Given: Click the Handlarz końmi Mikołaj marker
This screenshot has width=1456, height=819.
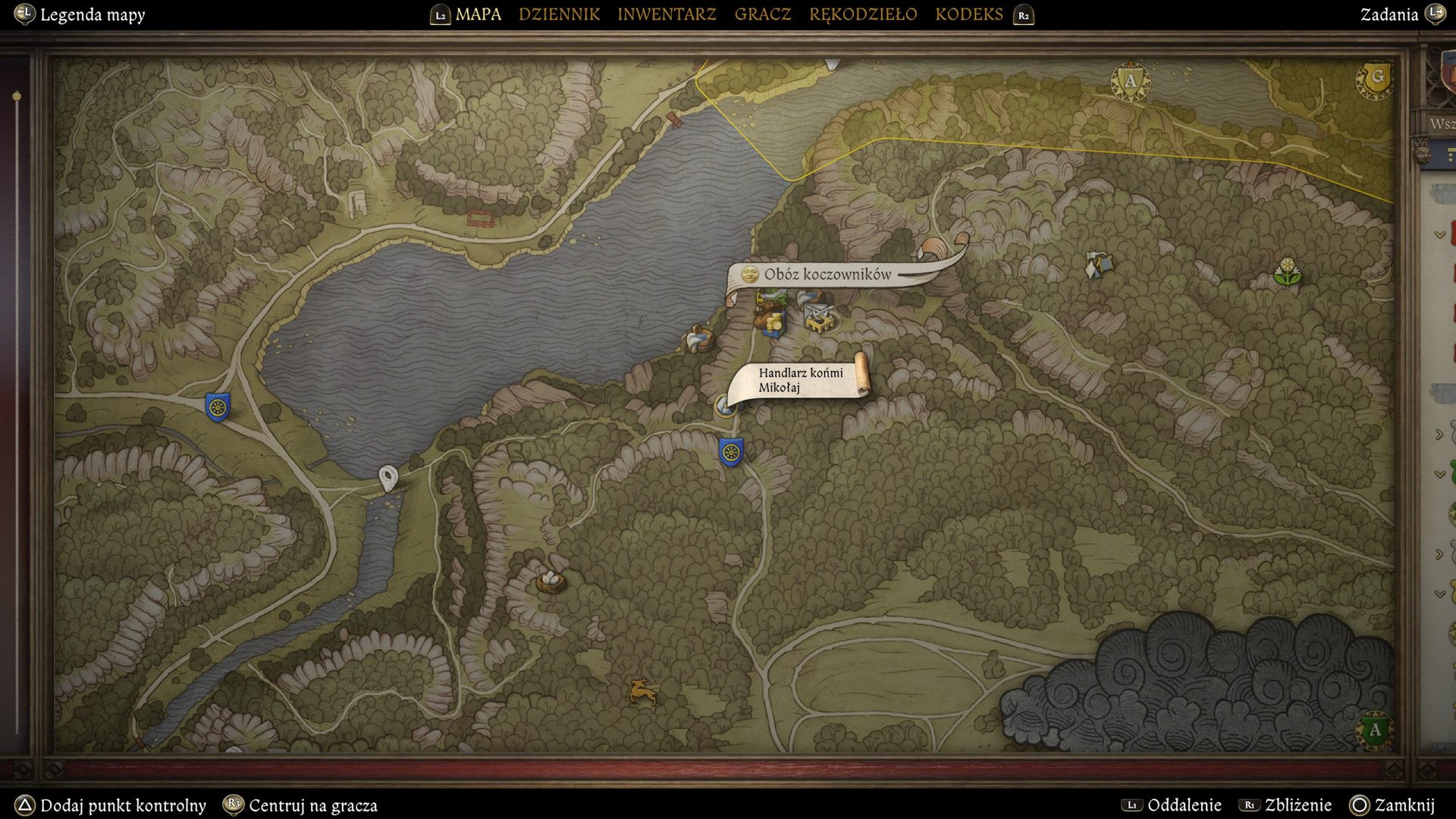Looking at the screenshot, I should (726, 406).
